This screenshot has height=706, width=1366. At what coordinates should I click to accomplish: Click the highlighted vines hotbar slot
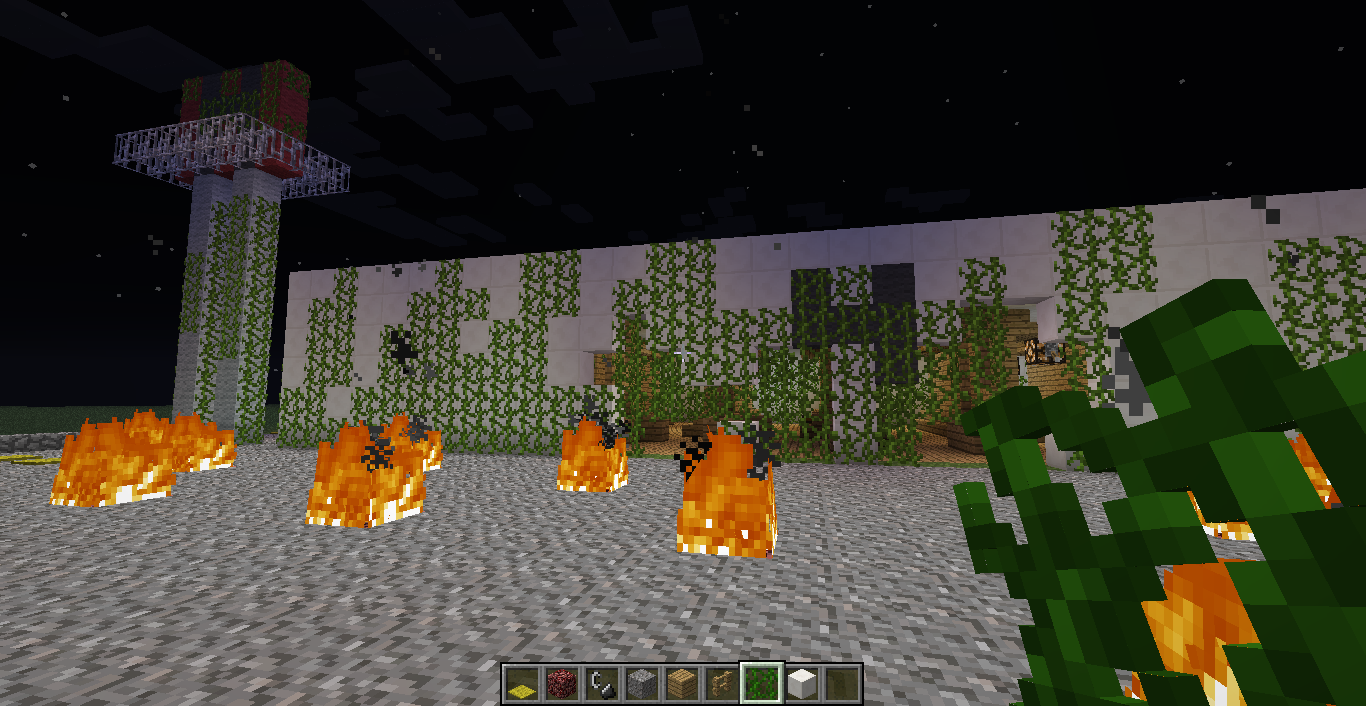click(x=761, y=684)
